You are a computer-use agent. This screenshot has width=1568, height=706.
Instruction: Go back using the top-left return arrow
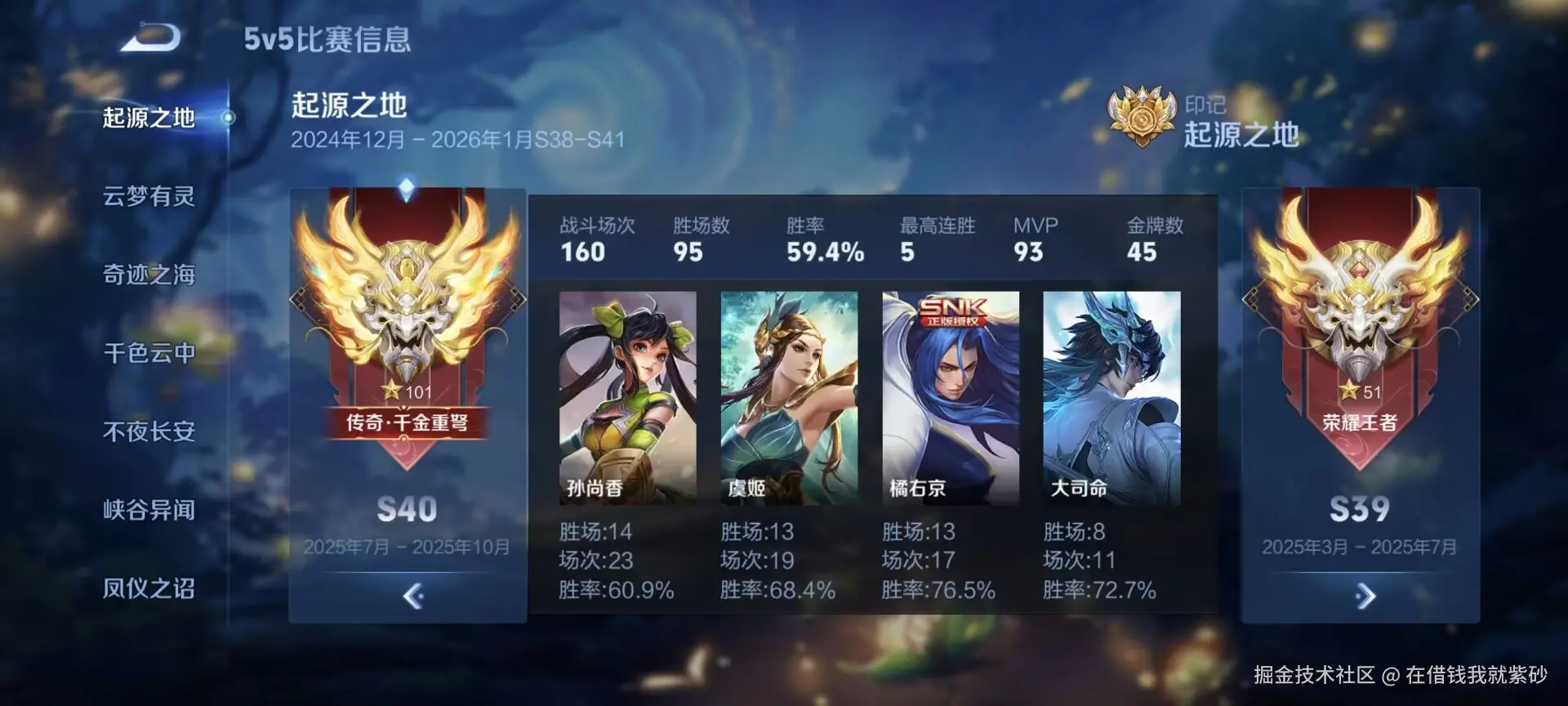click(151, 38)
